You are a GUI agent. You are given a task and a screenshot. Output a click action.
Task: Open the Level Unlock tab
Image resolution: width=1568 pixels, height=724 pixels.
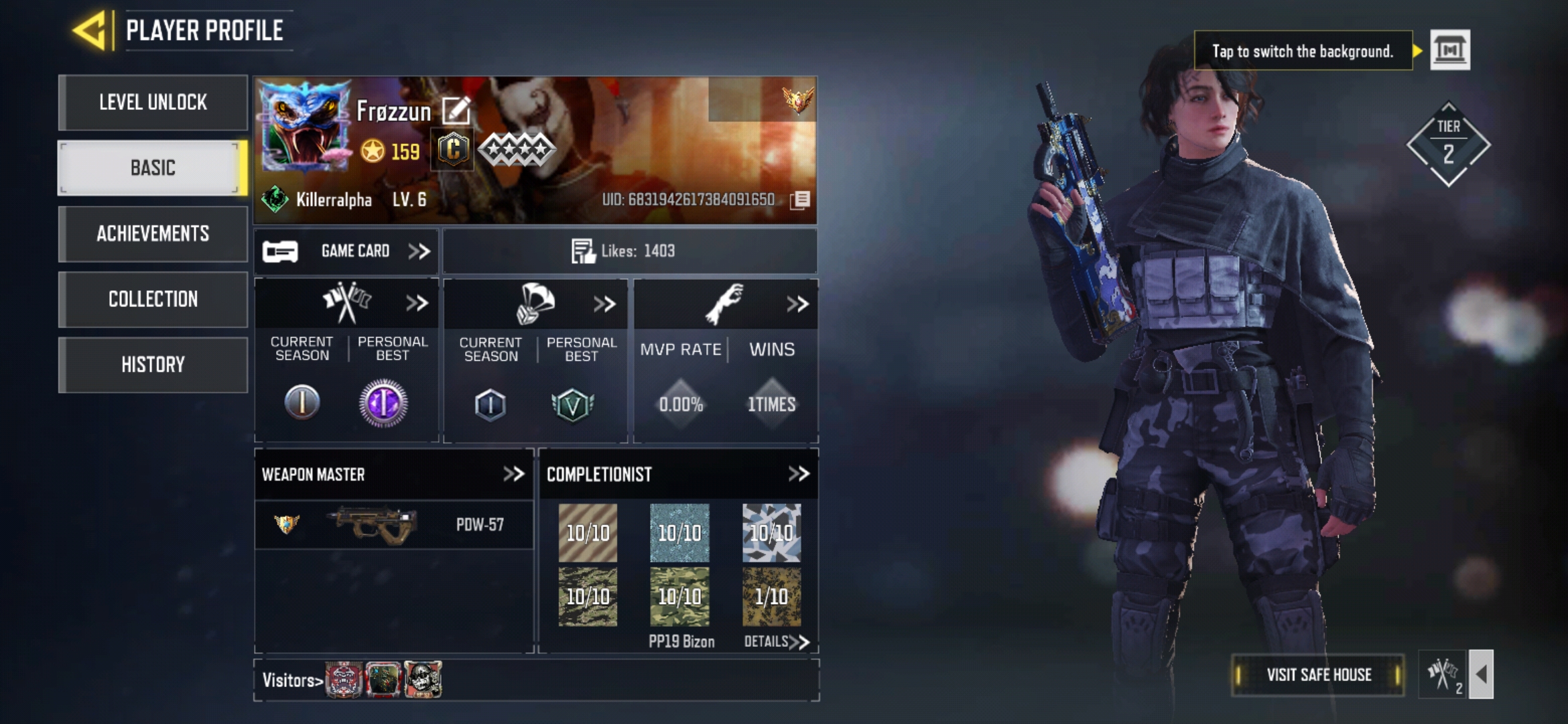[x=153, y=103]
